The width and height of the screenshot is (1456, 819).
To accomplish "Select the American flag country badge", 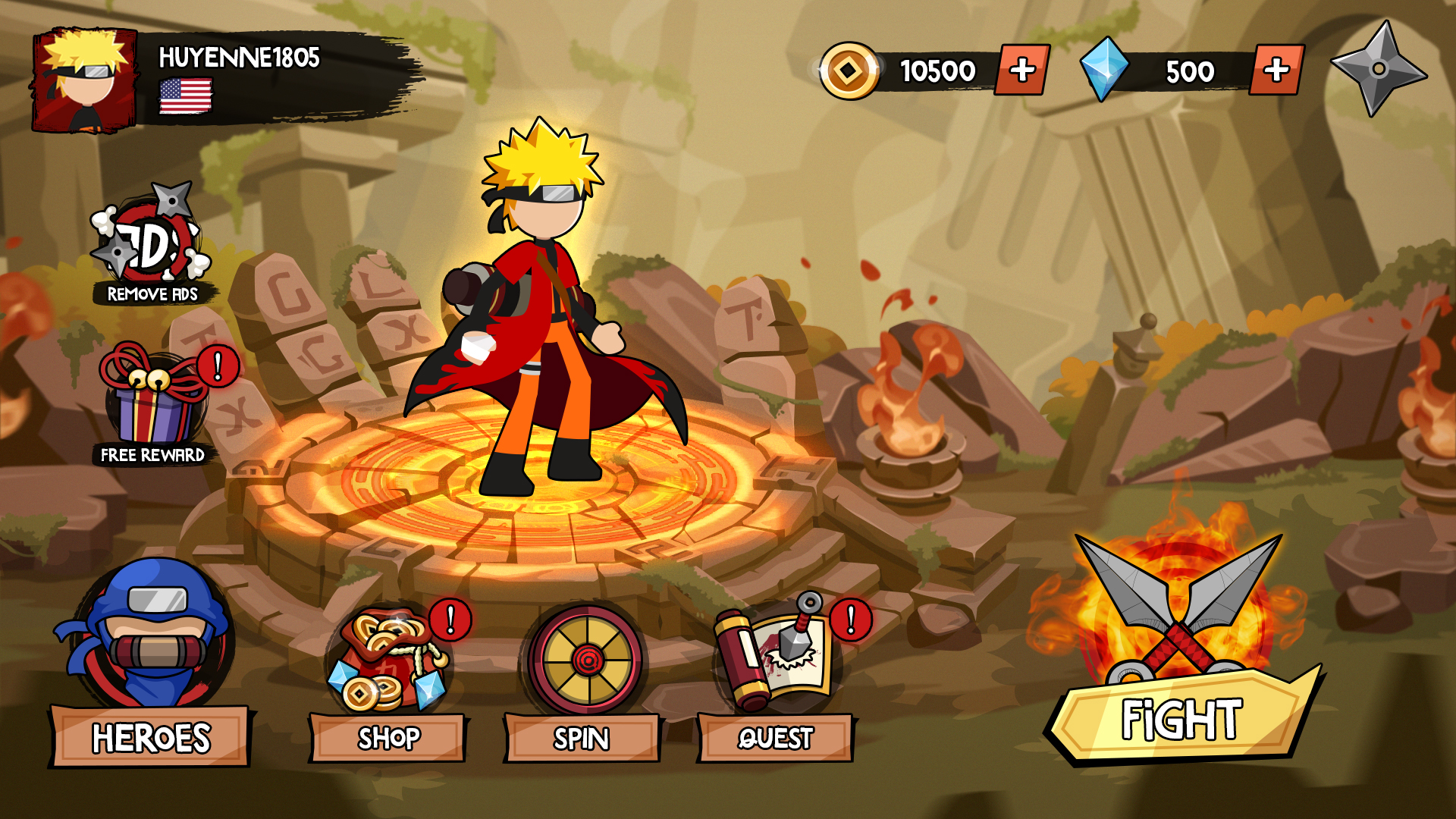I will tap(185, 97).
